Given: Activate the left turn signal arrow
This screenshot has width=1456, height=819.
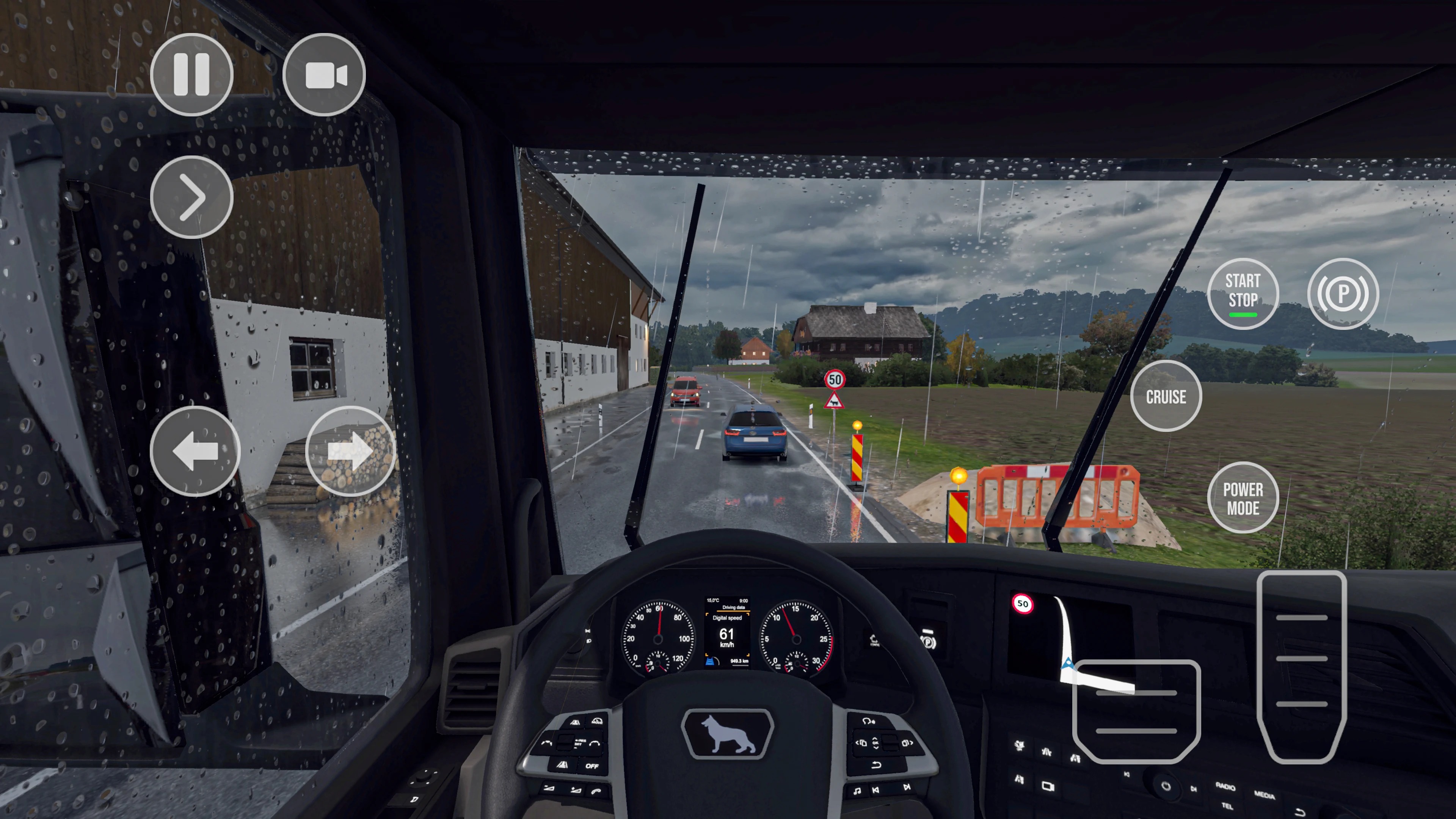Looking at the screenshot, I should [195, 450].
